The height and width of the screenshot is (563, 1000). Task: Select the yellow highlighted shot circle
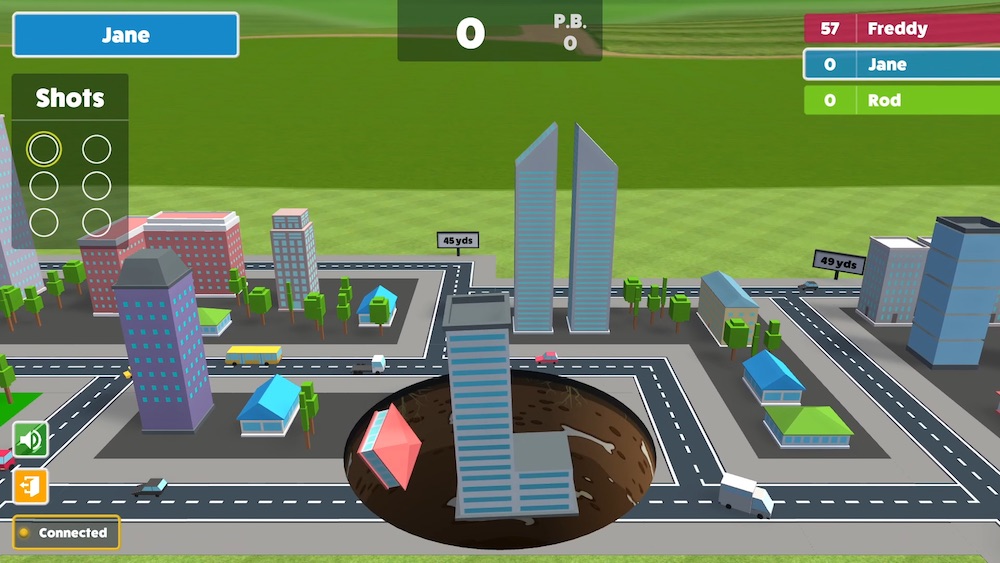44,150
